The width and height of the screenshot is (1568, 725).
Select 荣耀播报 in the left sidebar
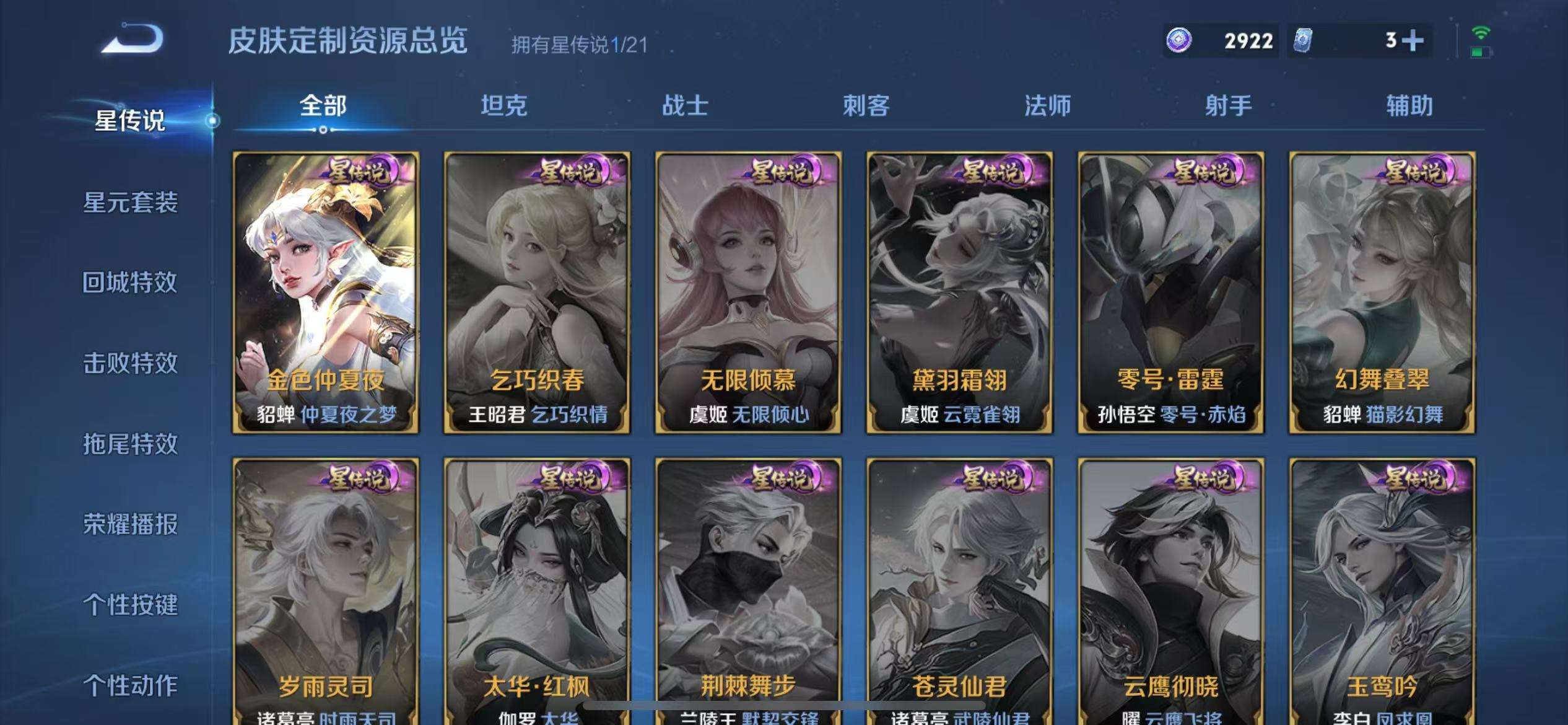[131, 524]
